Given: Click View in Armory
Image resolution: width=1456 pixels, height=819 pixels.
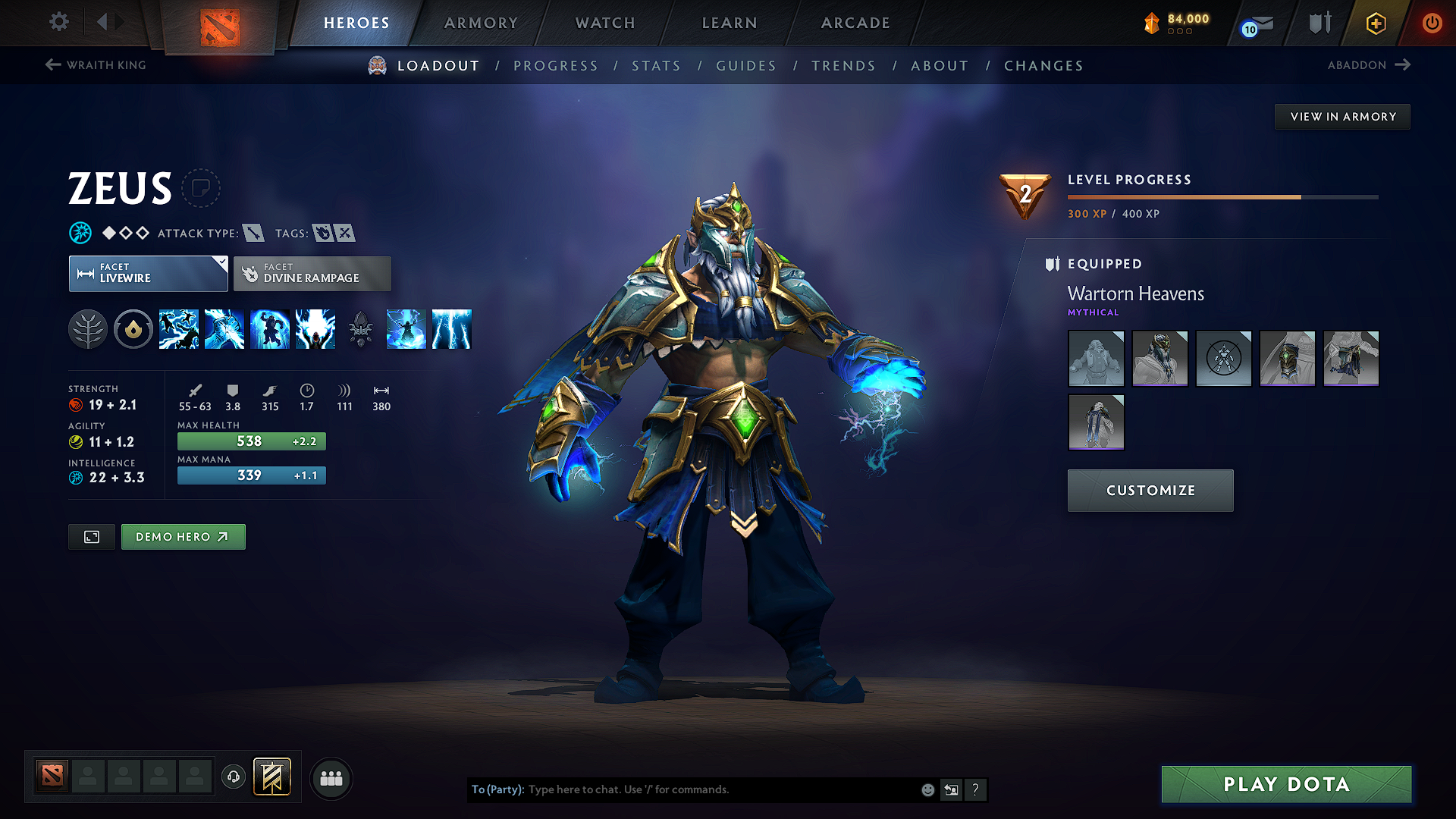Looking at the screenshot, I should point(1341,116).
